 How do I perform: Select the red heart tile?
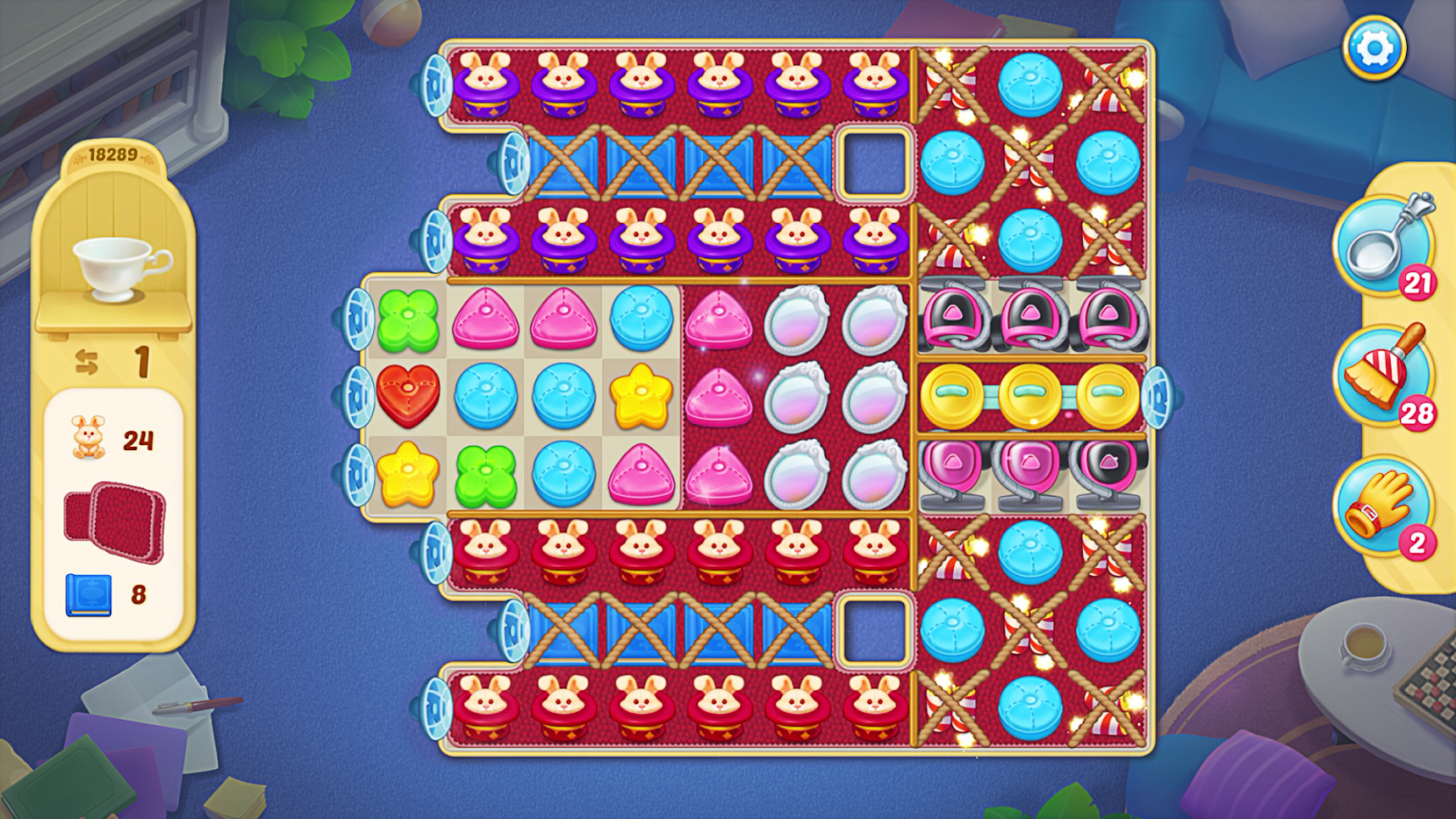pos(408,396)
